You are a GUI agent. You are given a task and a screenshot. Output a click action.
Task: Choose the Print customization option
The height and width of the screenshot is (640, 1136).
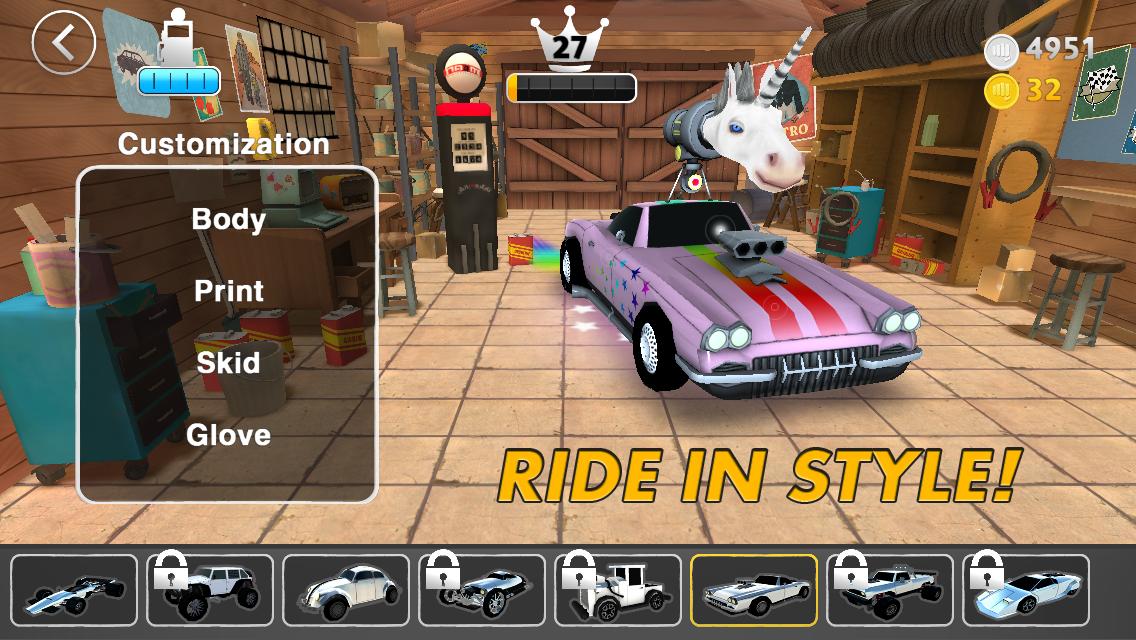pos(228,291)
